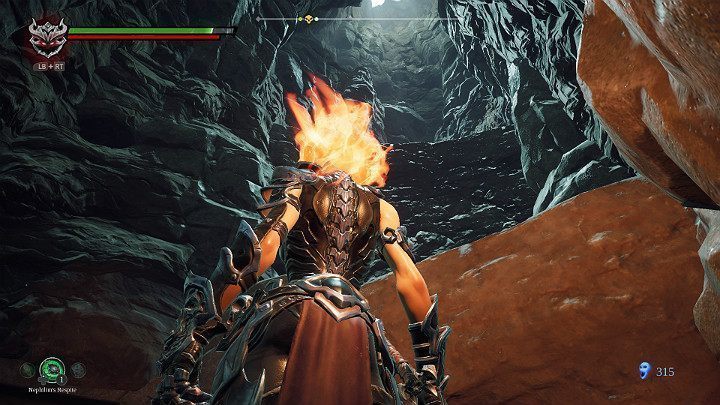Click the blue soul currency icon

click(x=643, y=371)
